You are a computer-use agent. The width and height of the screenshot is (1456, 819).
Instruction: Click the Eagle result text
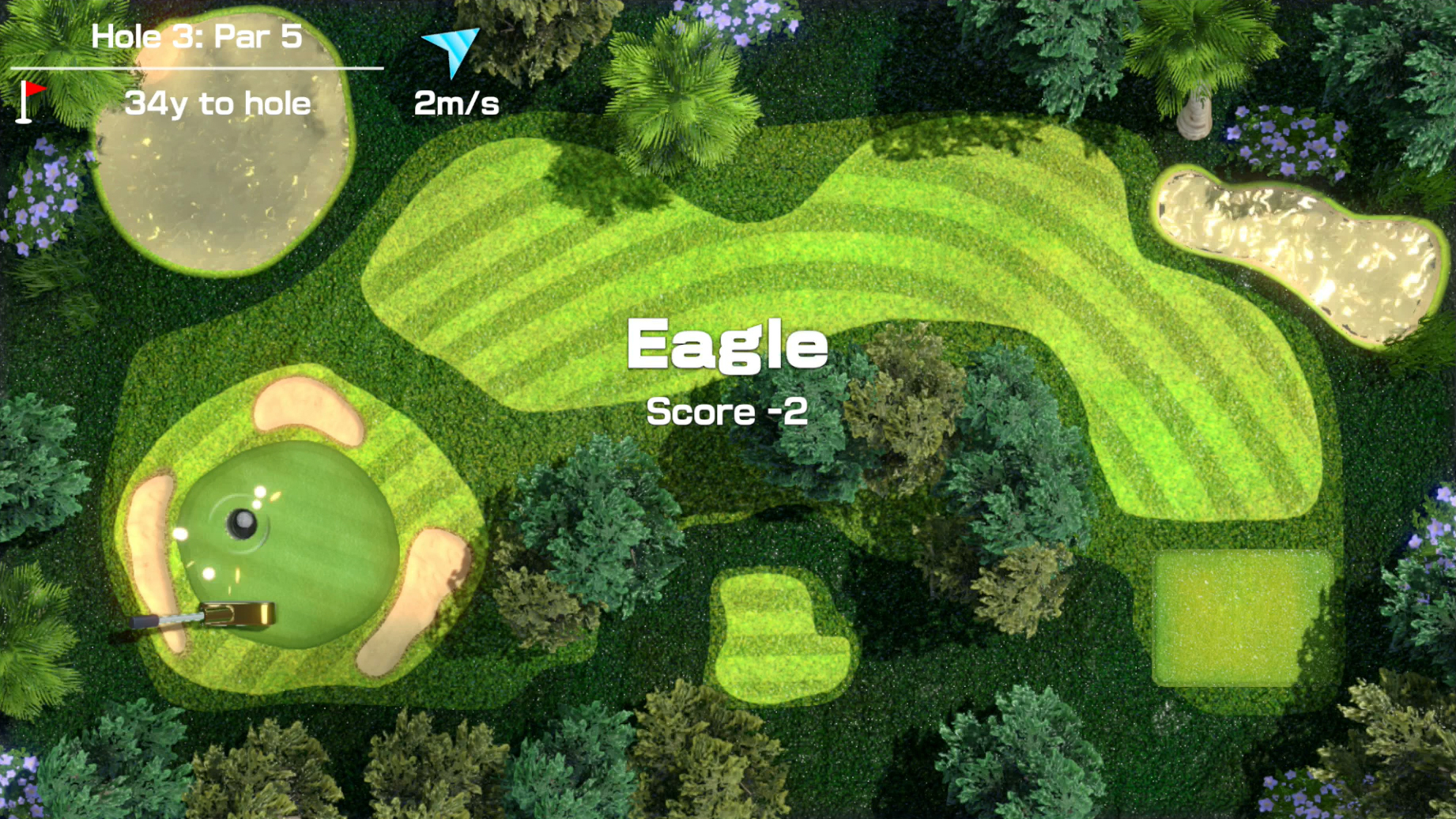pos(726,343)
